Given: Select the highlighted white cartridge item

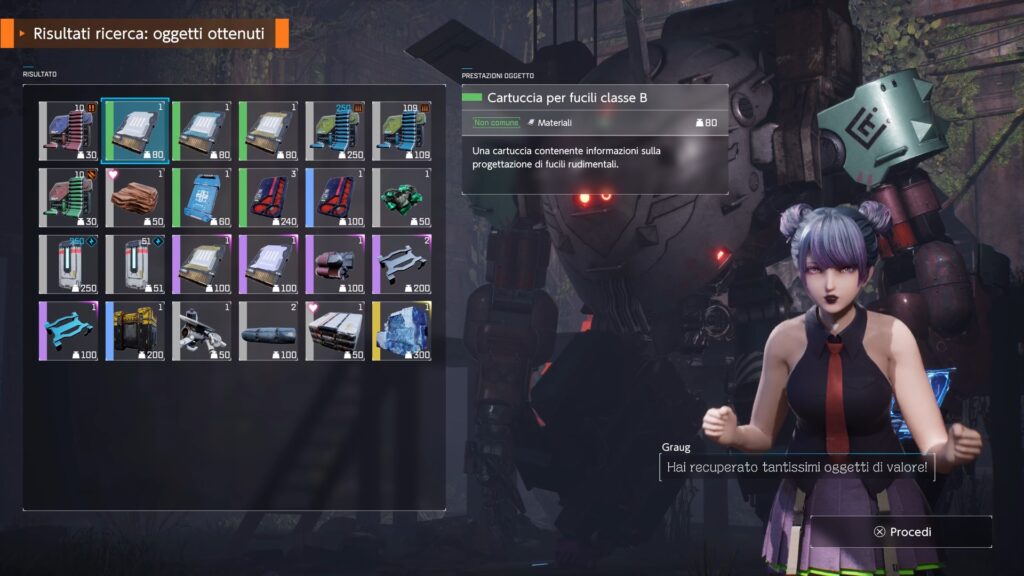Looking at the screenshot, I should (135, 131).
